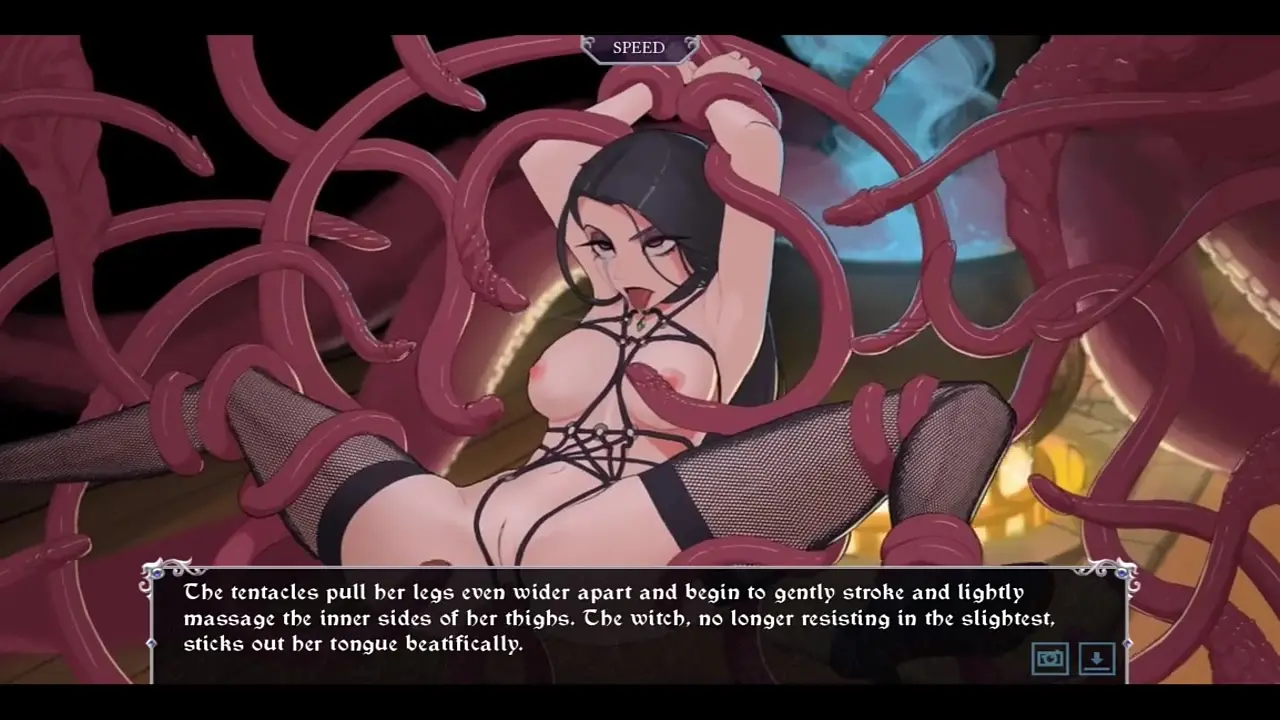The image size is (1280, 720).
Task: Advance the text by clicking the dialogue box
Action: [x=600, y=620]
